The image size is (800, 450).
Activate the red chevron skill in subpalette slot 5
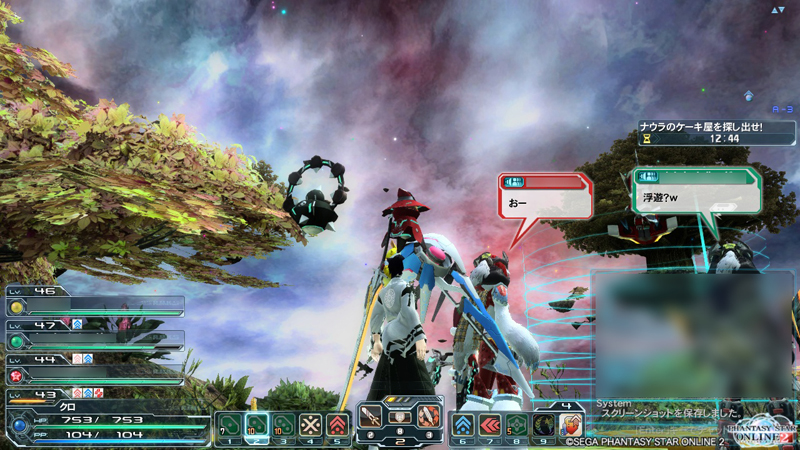point(338,424)
